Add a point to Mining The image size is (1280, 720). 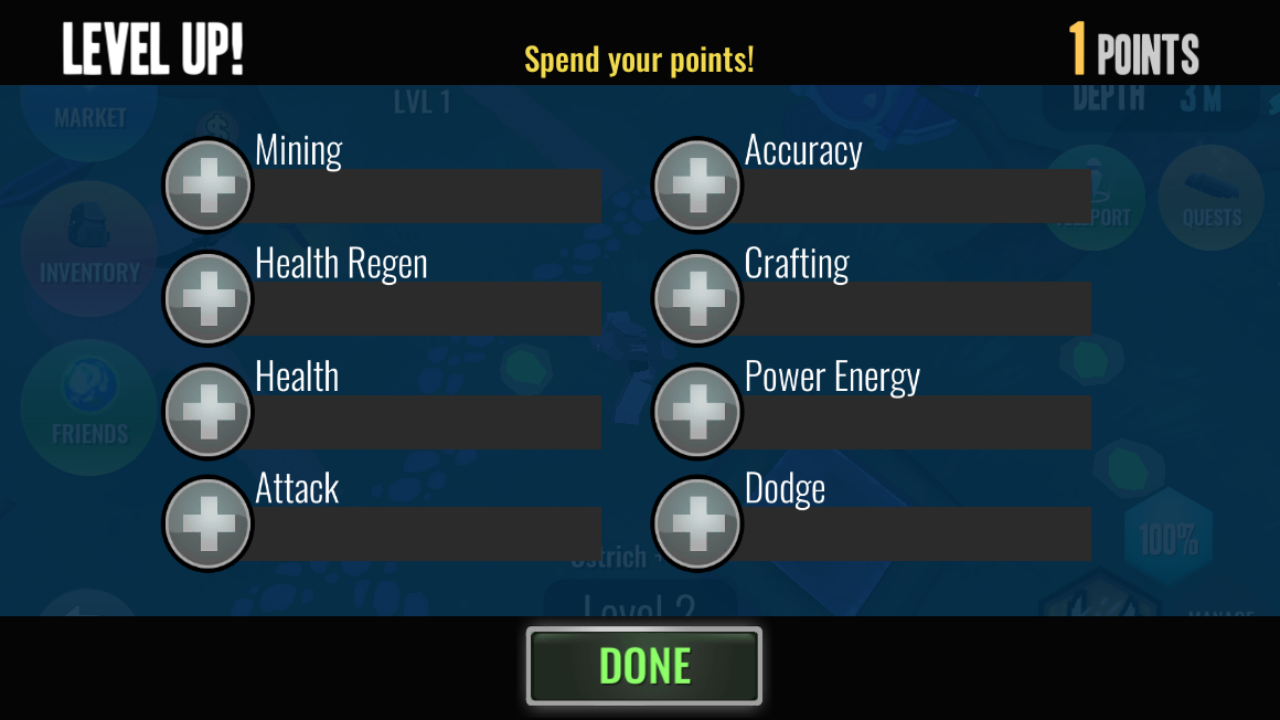tap(208, 185)
